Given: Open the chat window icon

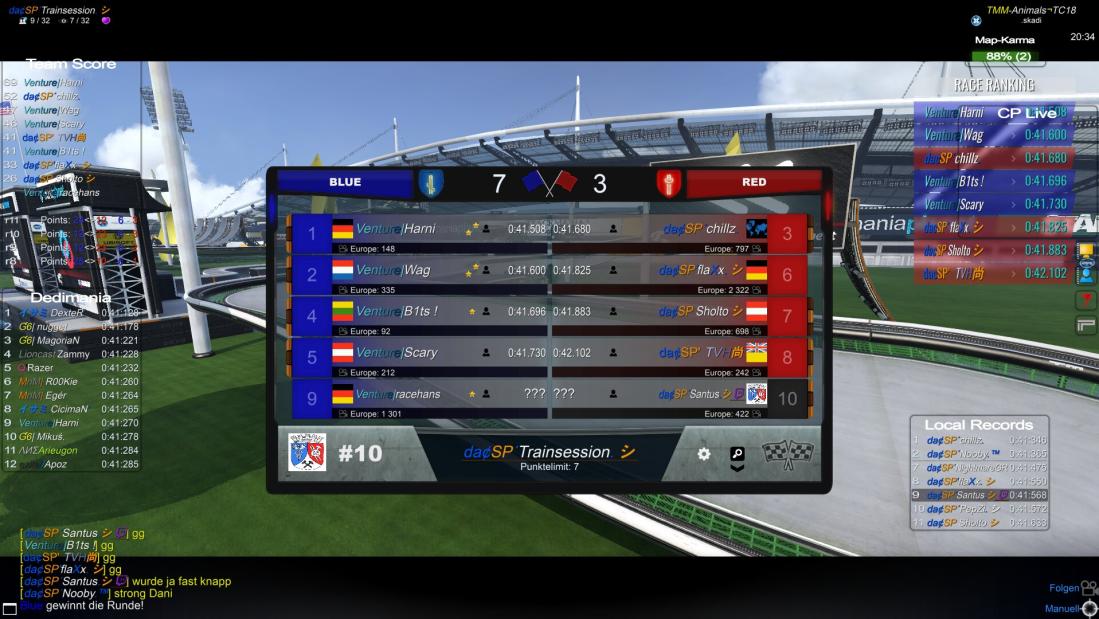Looking at the screenshot, I should click(10, 608).
